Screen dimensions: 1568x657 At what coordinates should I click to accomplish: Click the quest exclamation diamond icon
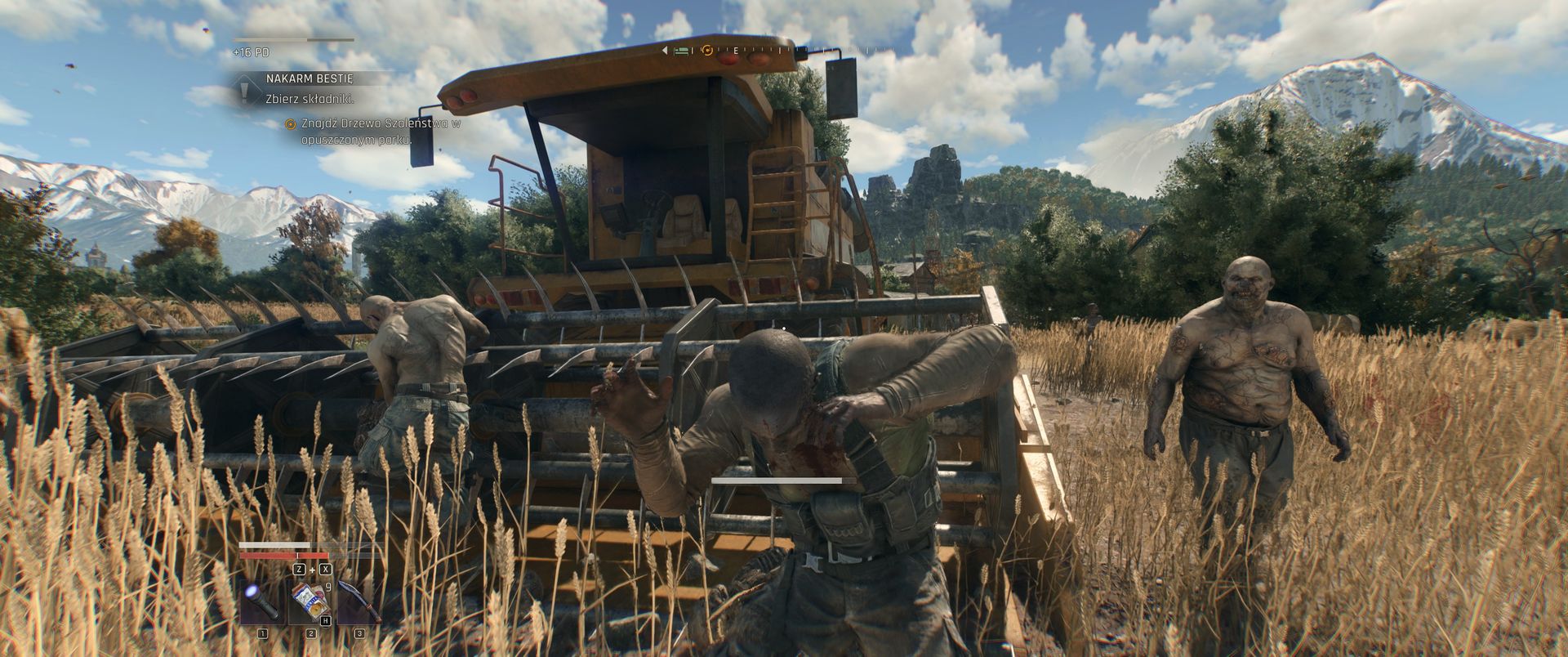[245, 91]
